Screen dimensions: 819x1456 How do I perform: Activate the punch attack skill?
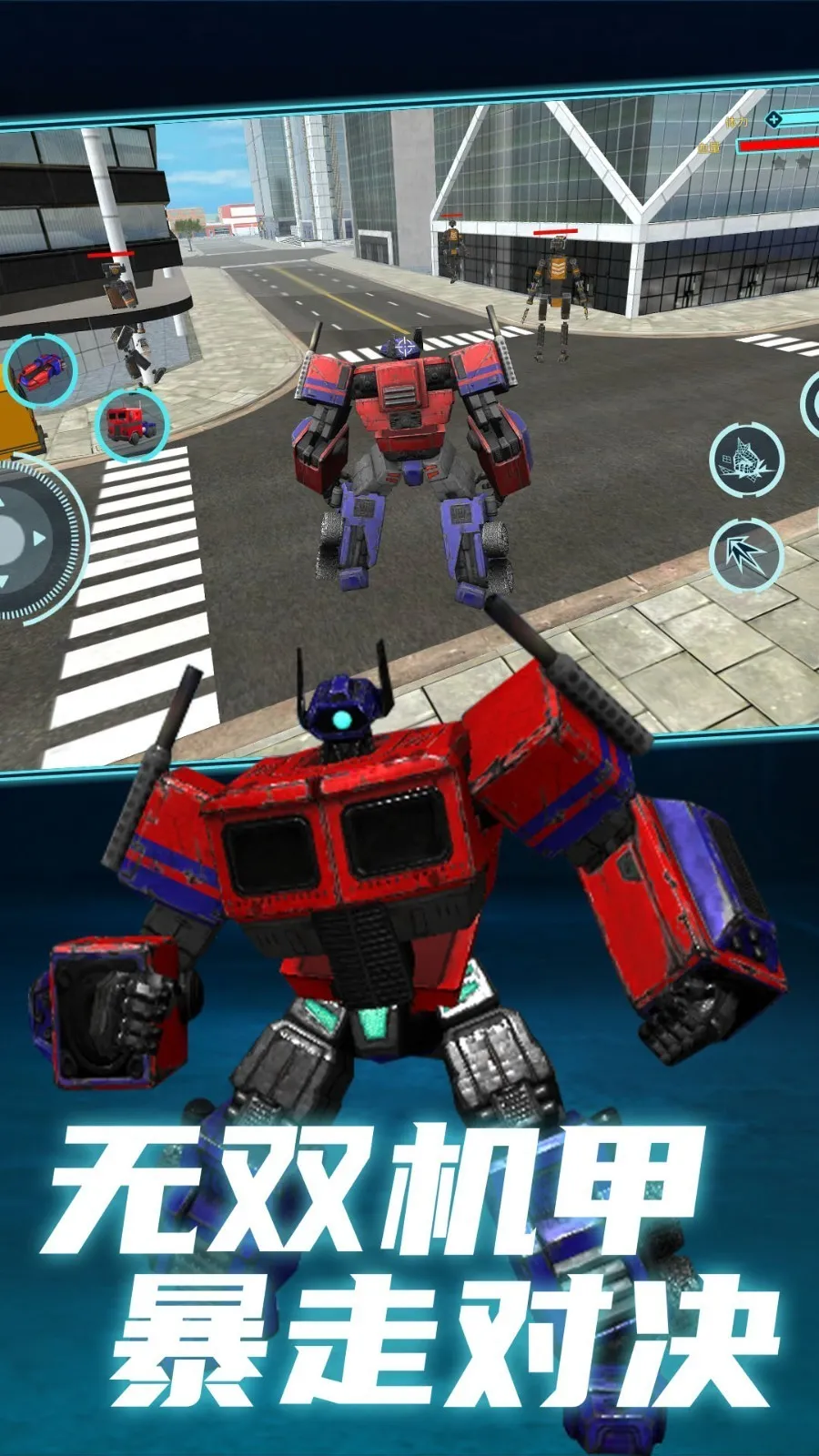(747, 459)
